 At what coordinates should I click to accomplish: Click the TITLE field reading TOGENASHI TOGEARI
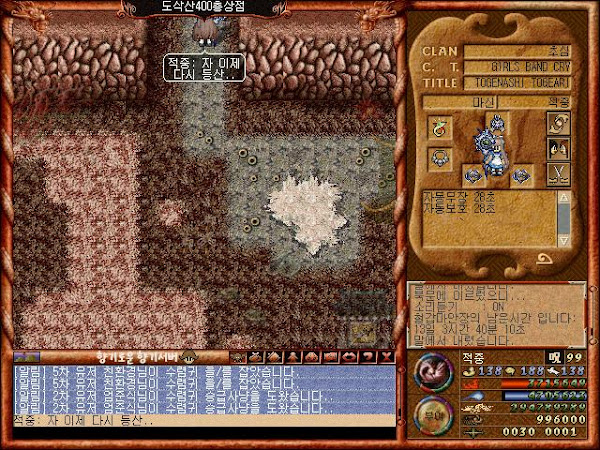(522, 84)
